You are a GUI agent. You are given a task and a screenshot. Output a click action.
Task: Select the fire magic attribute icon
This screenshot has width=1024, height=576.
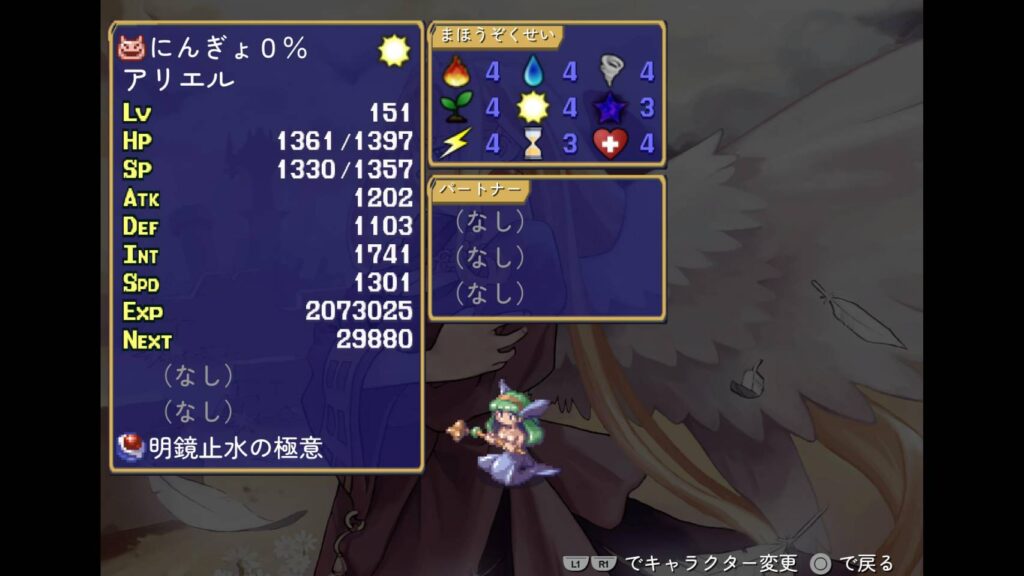456,71
